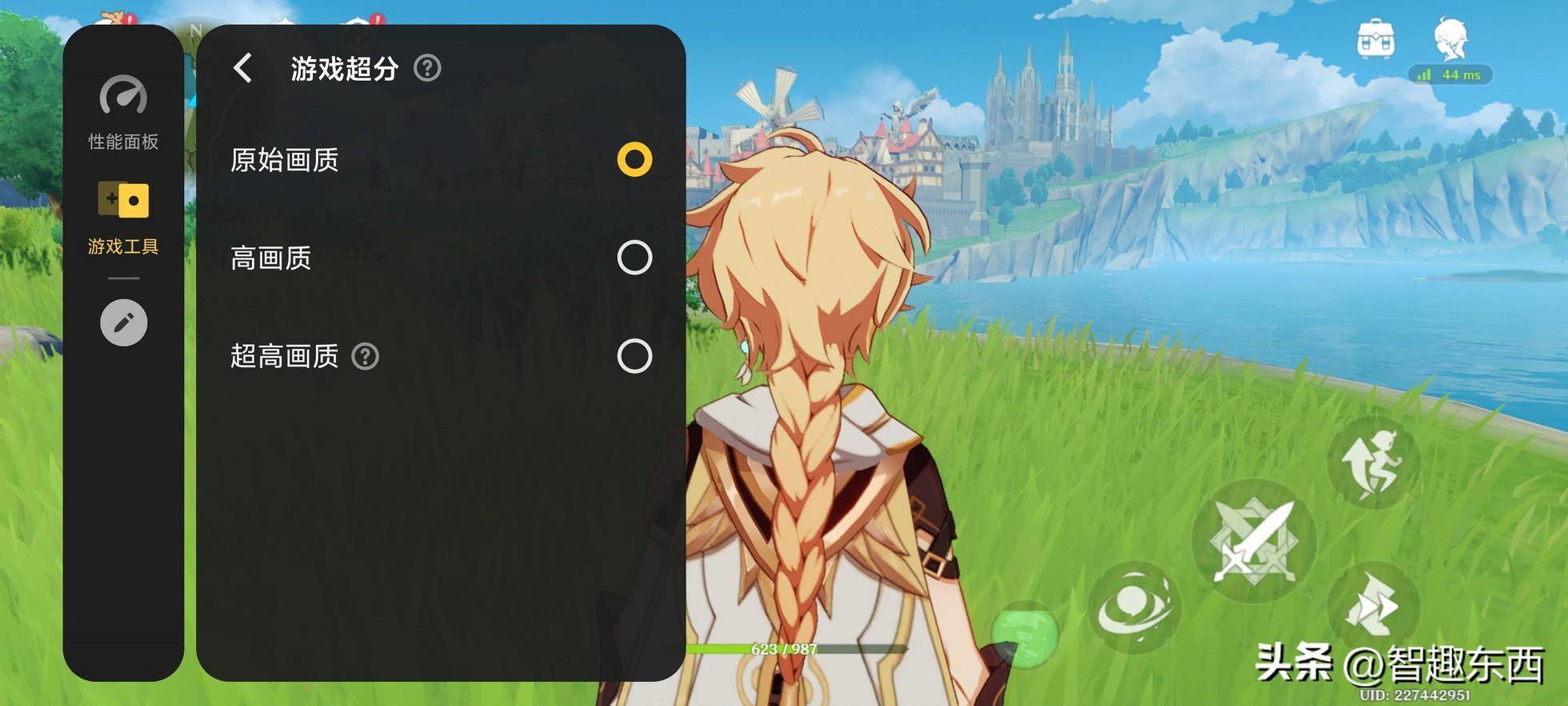1568x706 pixels.
Task: Open the 游戏工具 tab
Action: [x=123, y=218]
